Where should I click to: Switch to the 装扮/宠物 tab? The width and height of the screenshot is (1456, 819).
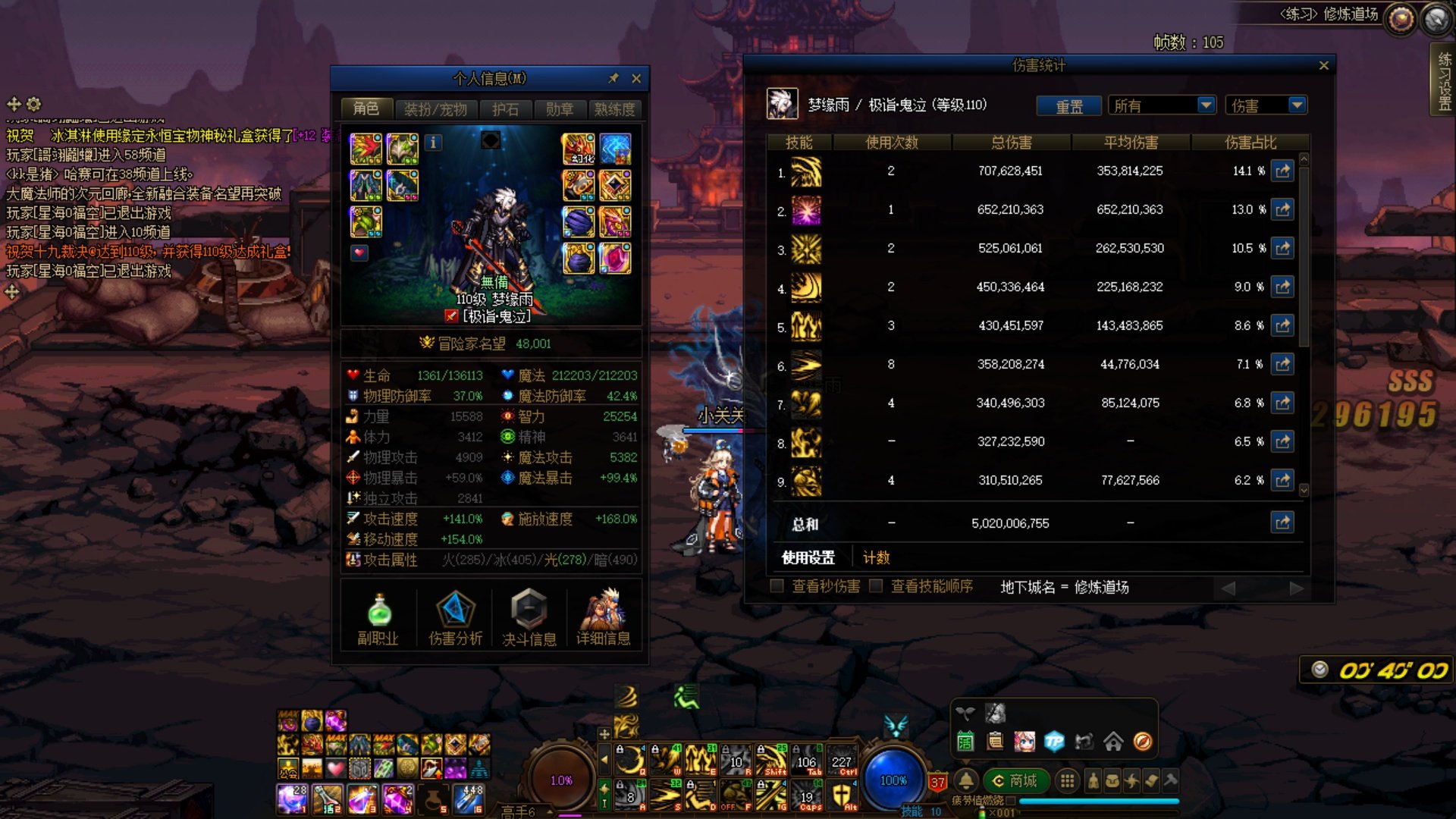(x=435, y=109)
